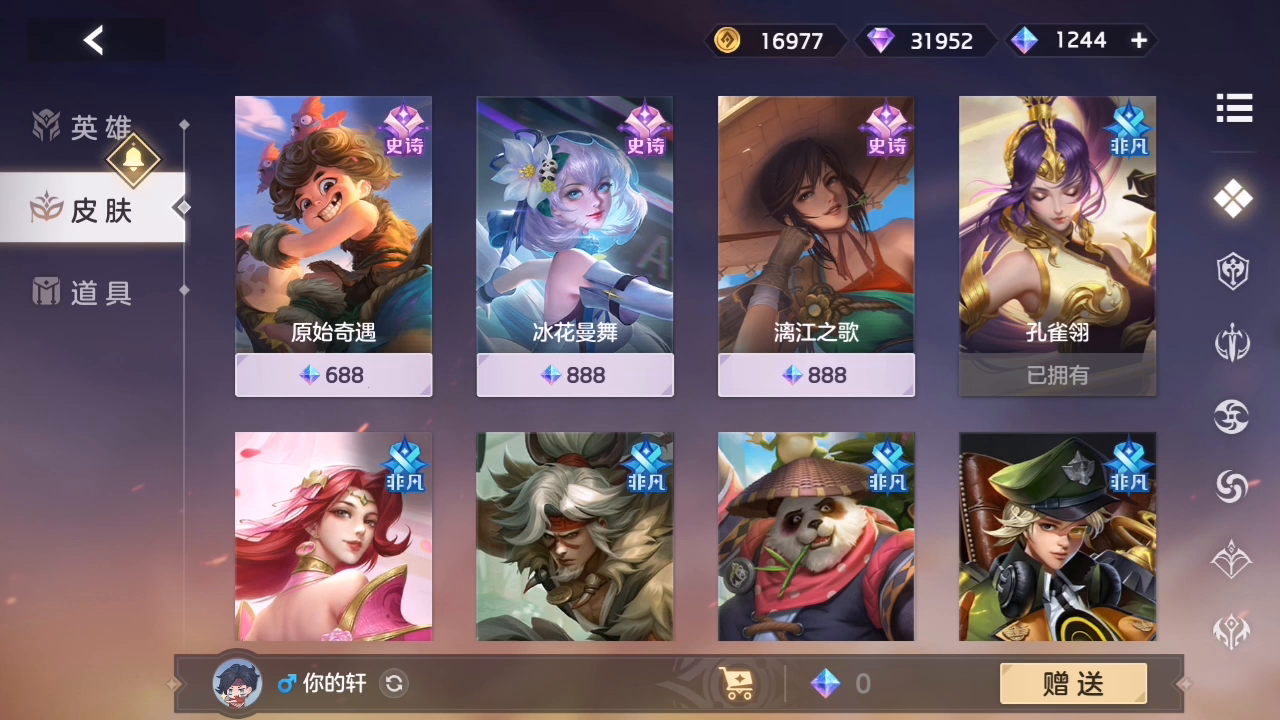Add more blue diamonds with plus button
Viewport: 1280px width, 720px height.
1138,40
